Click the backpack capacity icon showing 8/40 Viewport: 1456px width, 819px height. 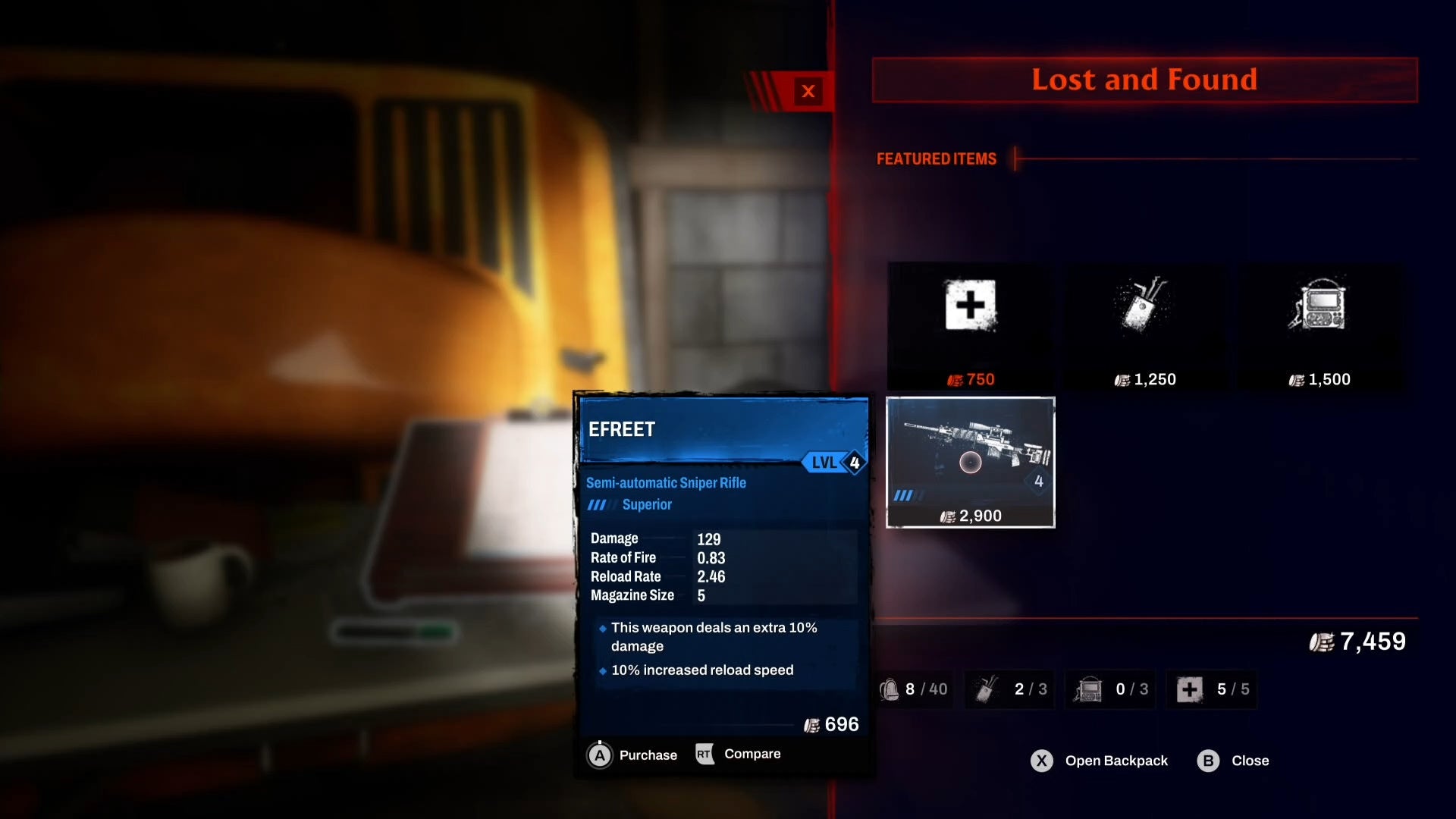tap(915, 689)
